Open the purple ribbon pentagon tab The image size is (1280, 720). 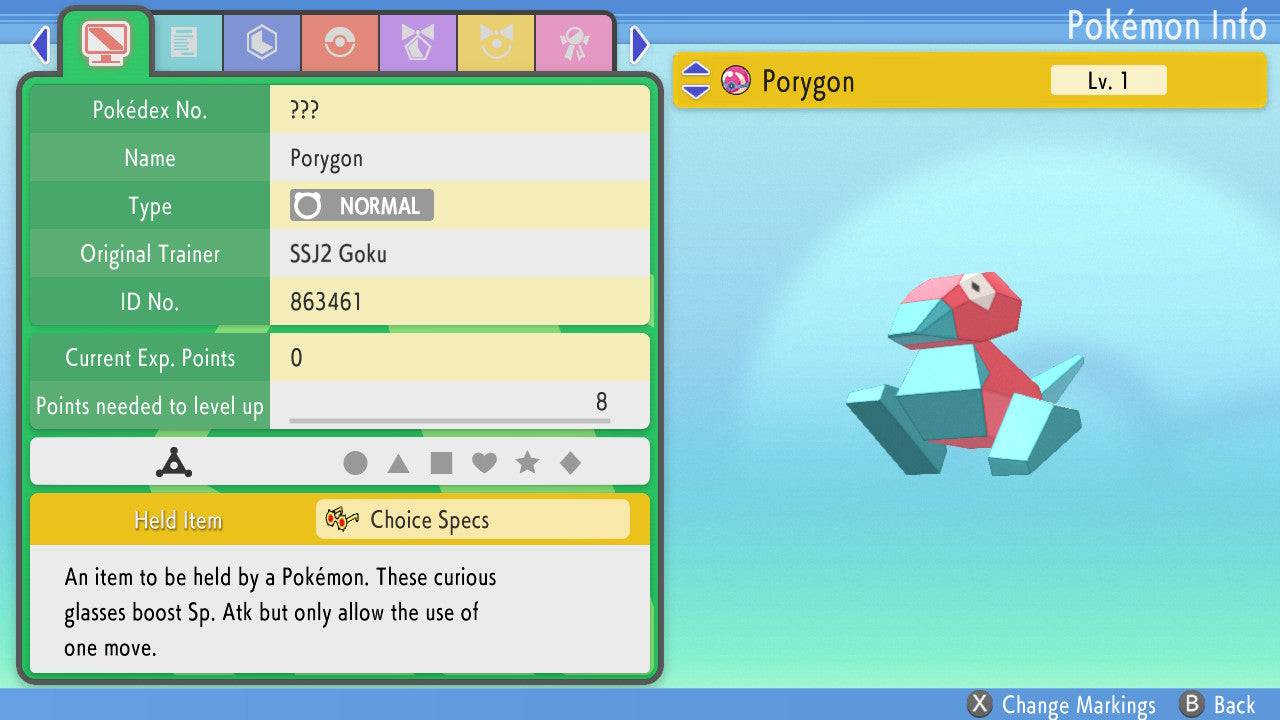(x=417, y=43)
